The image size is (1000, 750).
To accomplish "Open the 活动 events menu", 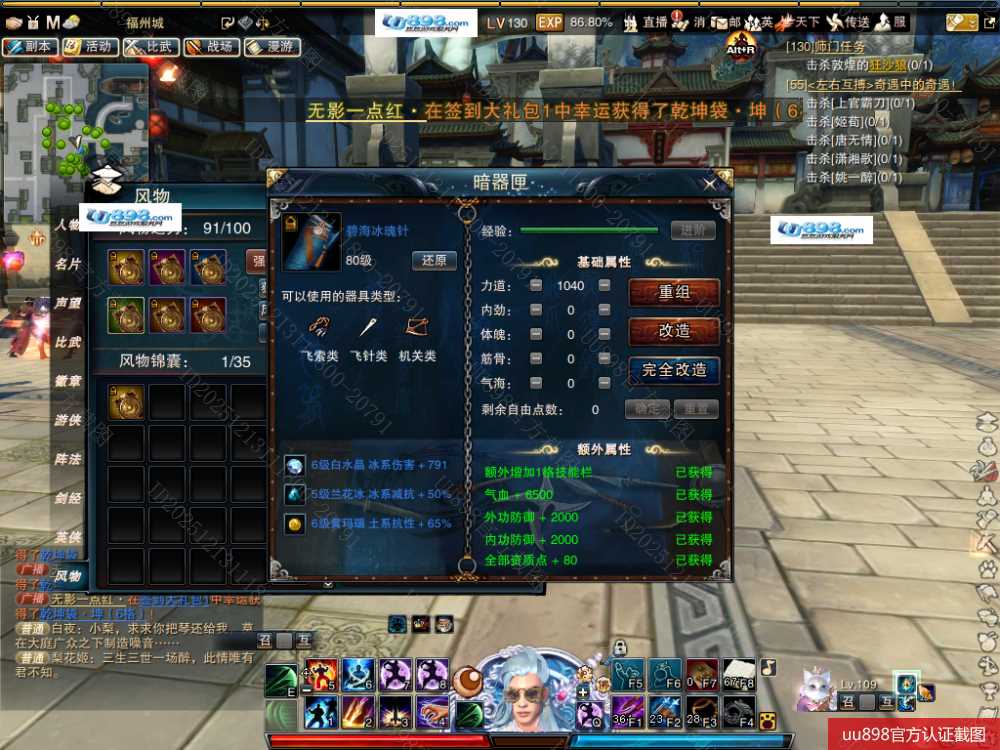I will (88, 46).
